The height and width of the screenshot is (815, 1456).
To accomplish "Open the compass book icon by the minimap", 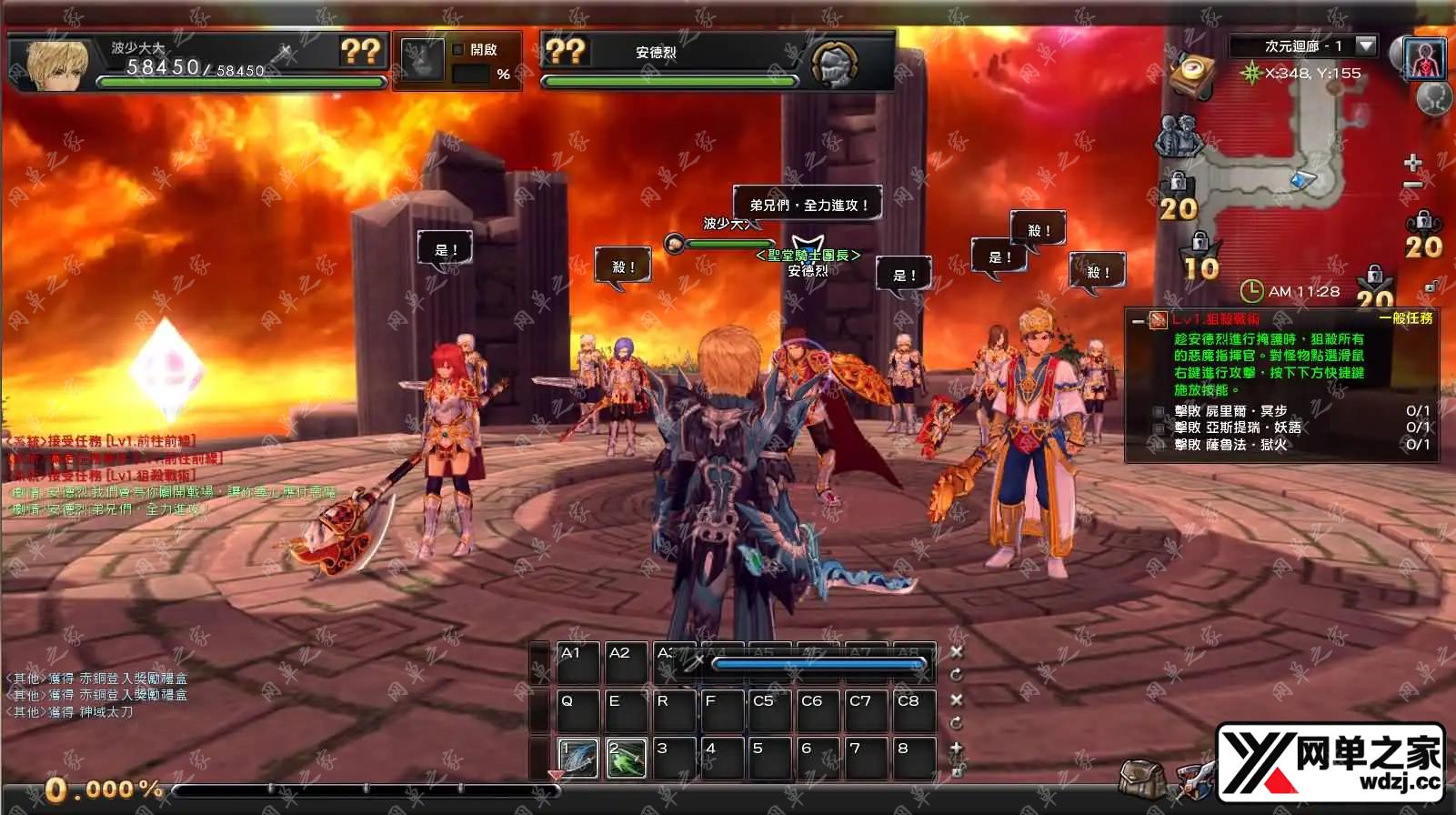I will tap(1193, 75).
